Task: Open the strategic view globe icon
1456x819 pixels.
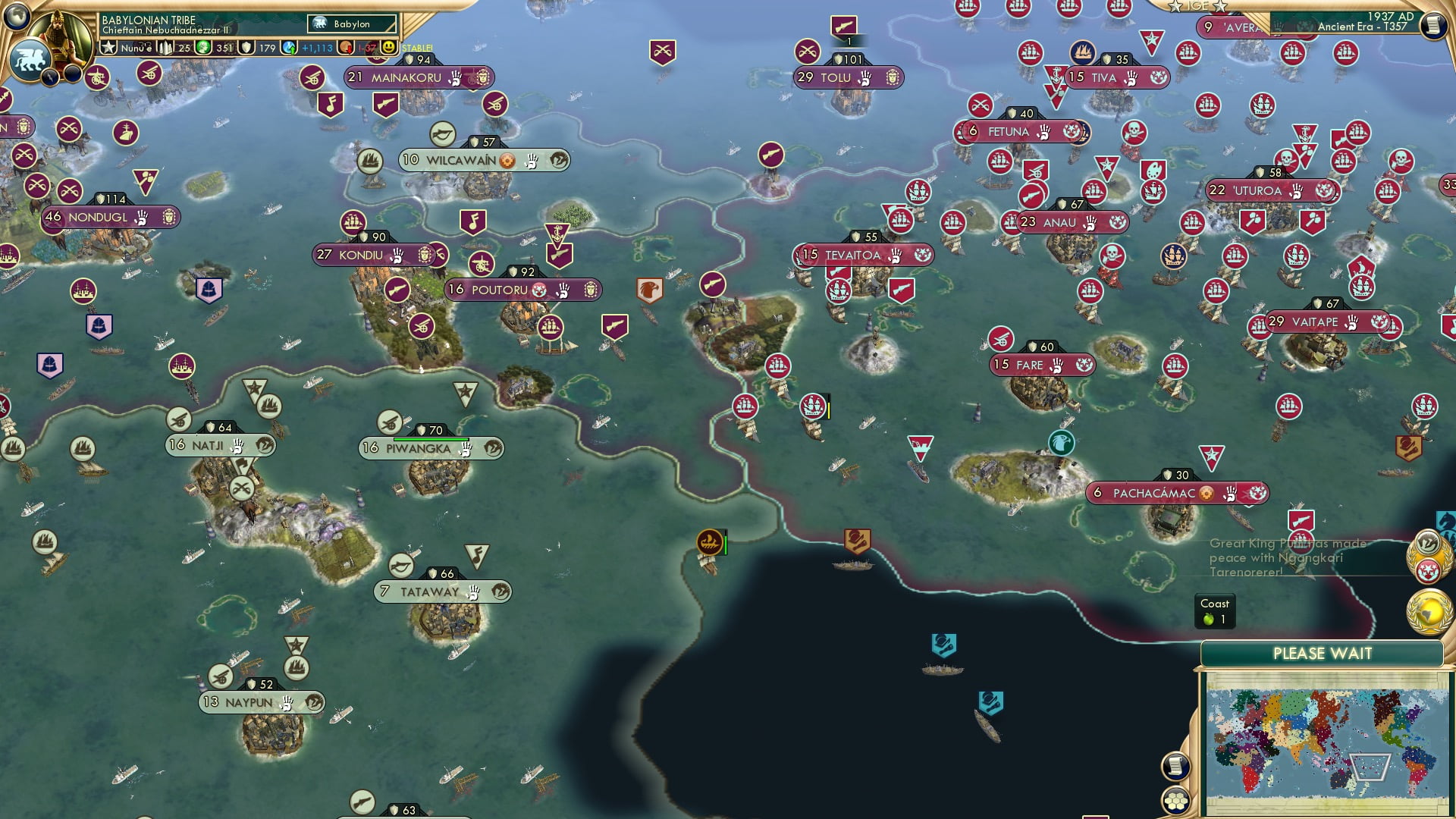Action: (15, 17)
